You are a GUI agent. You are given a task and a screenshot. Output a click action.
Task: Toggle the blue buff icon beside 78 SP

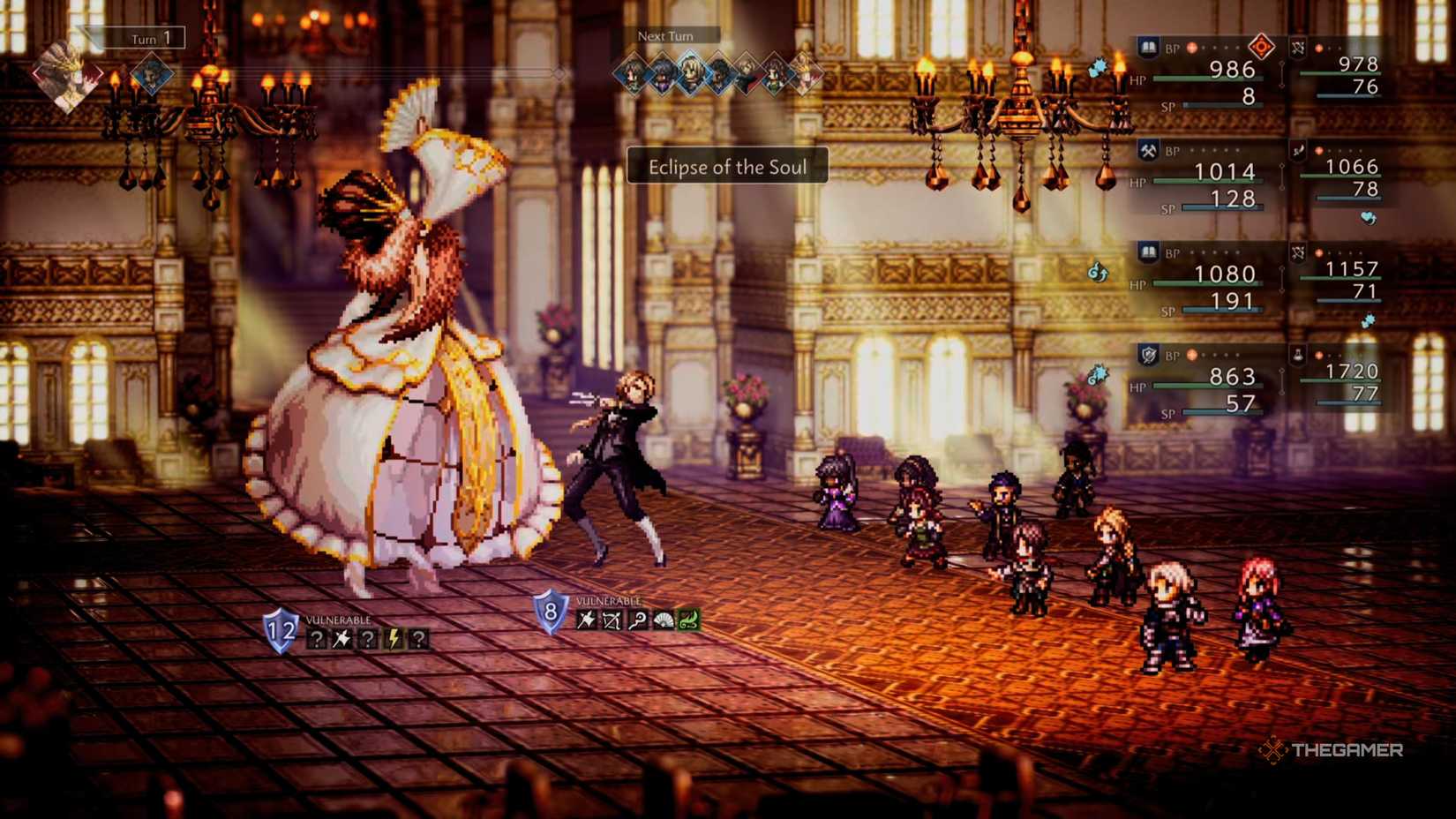(x=1368, y=218)
